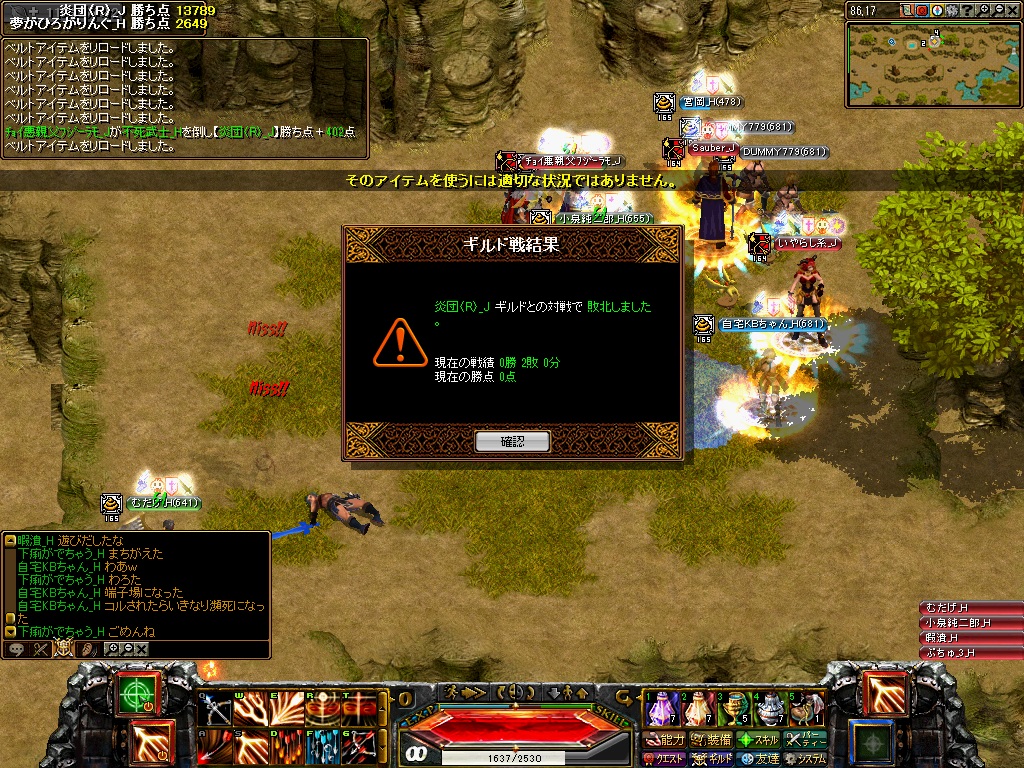The width and height of the screenshot is (1024, 768).
Task: Confirm the guild war result with 確認
Action: coord(512,441)
